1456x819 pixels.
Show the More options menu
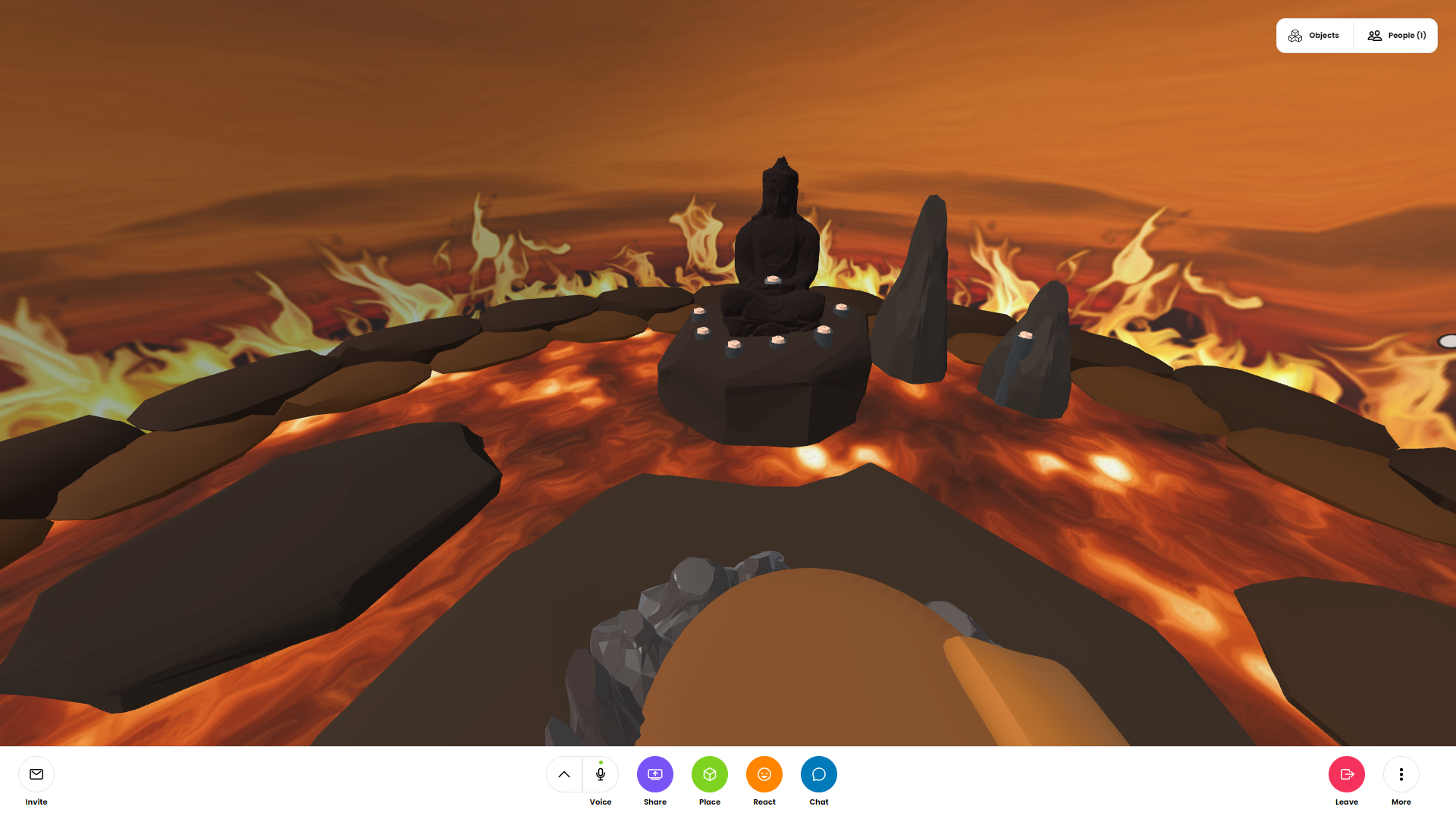pos(1401,774)
